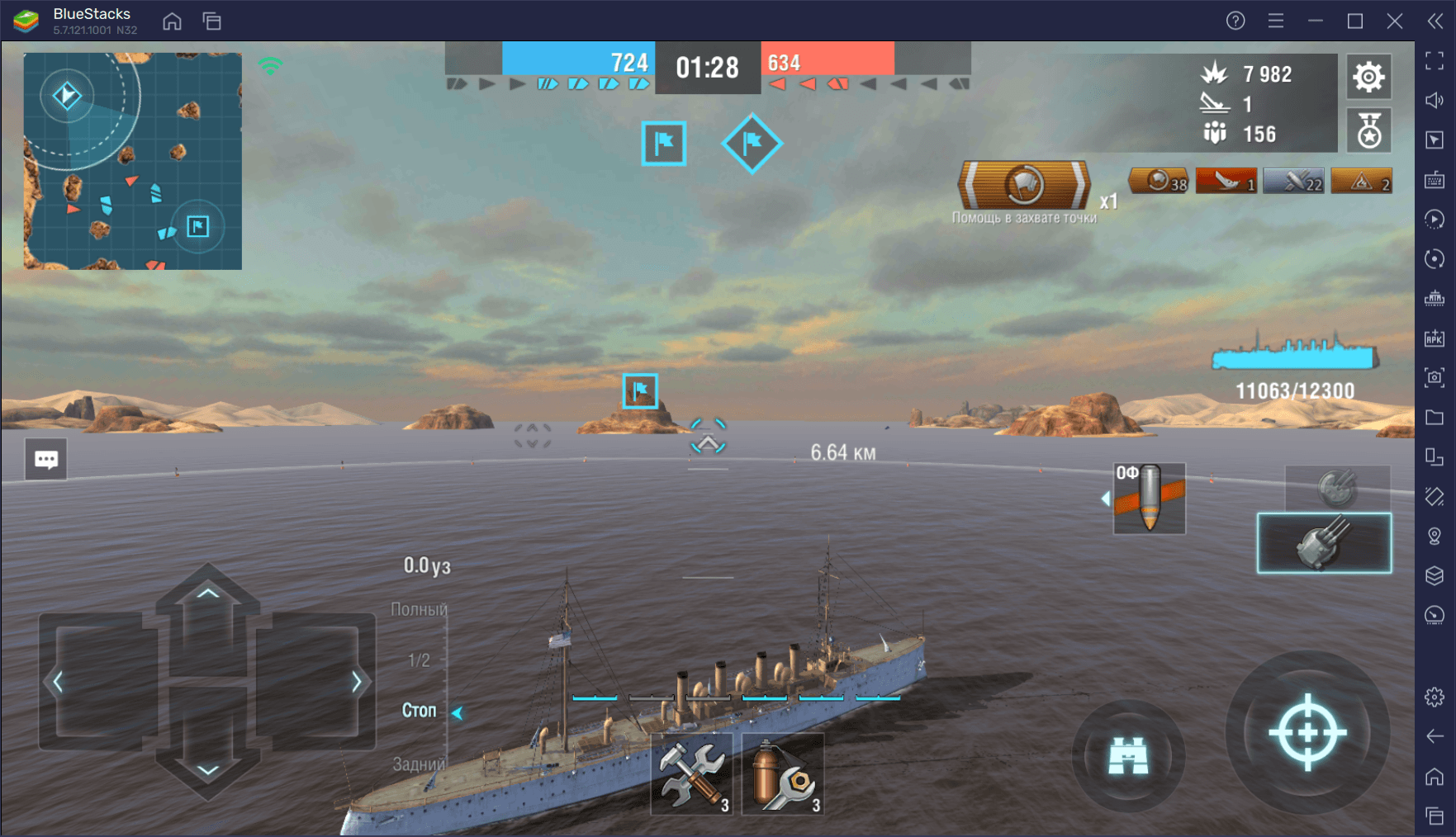1456x837 pixels.
Task: Use the wrench and canister consumable
Action: pos(782,773)
